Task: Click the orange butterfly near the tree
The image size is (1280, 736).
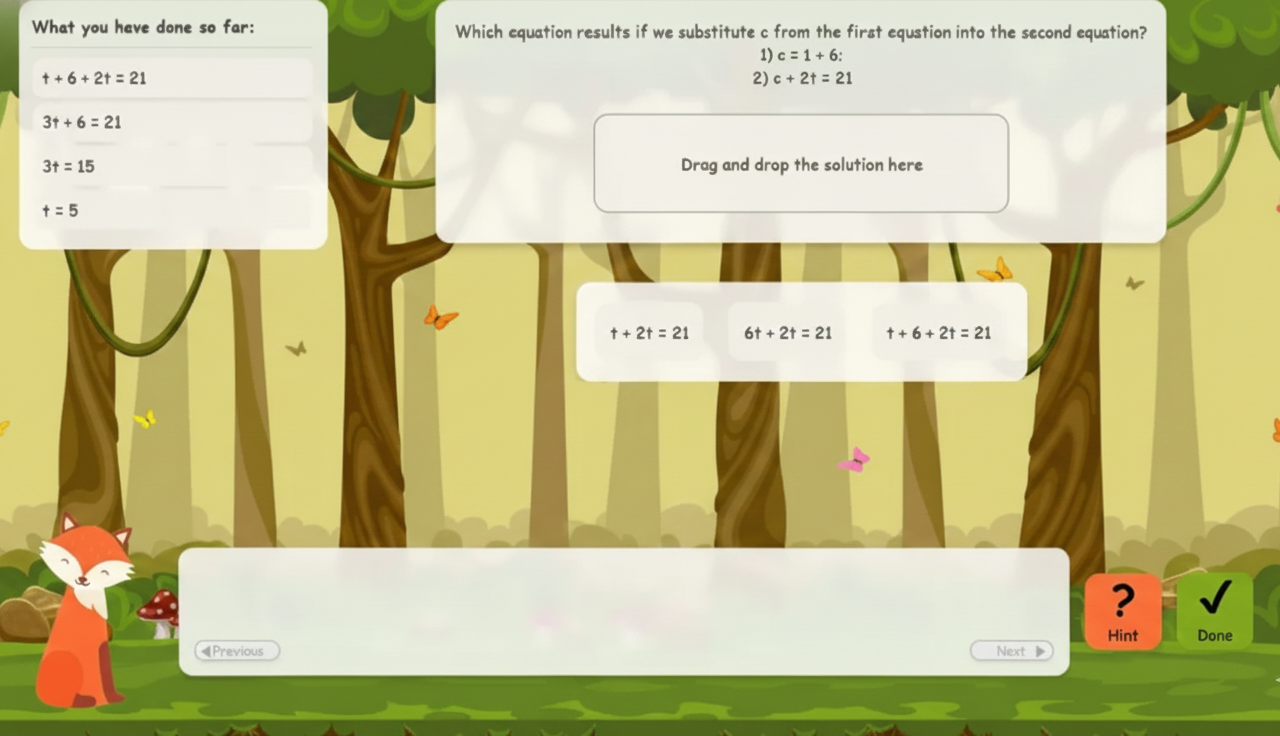Action: pyautogui.click(x=440, y=316)
